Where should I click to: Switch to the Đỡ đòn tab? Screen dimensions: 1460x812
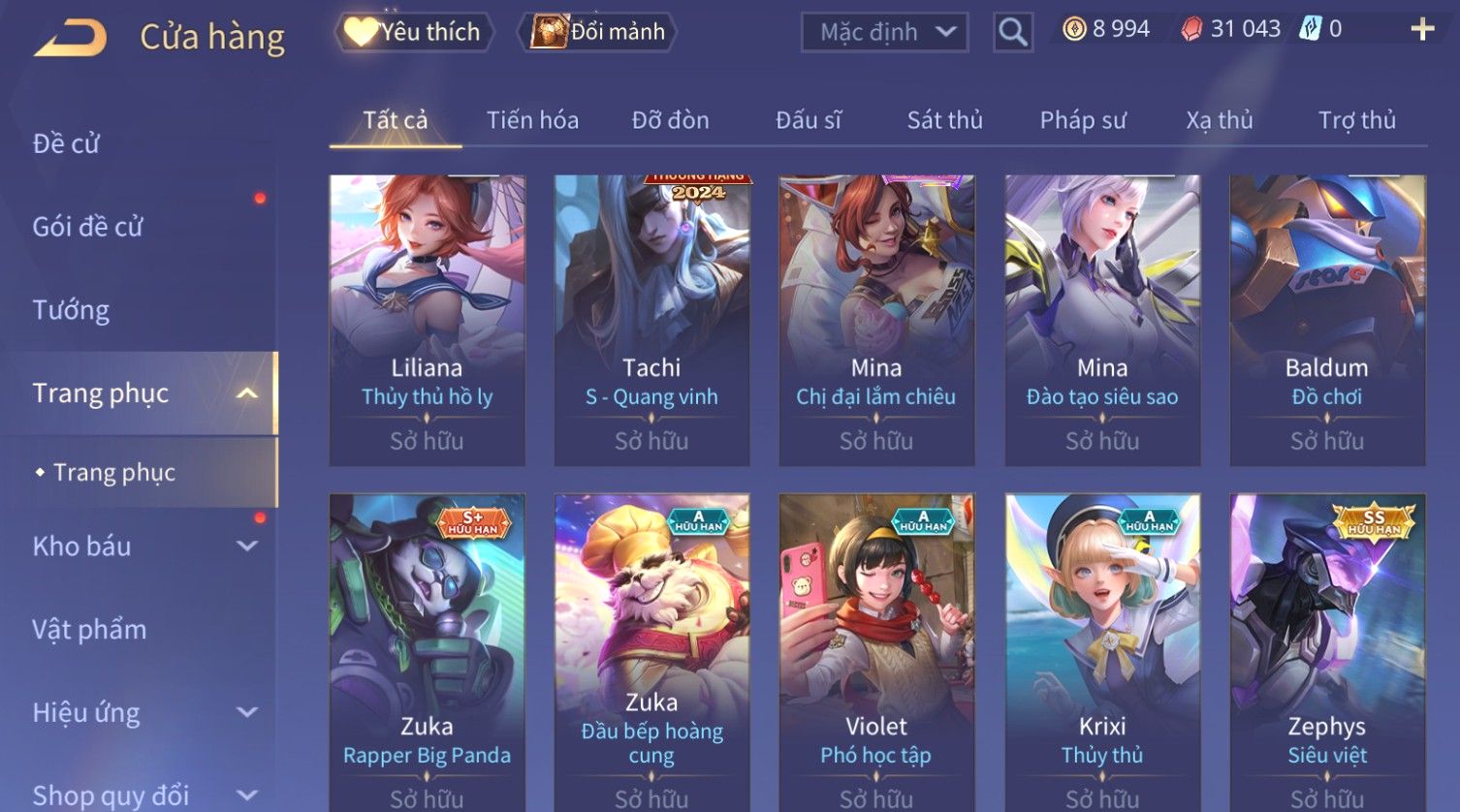[670, 120]
